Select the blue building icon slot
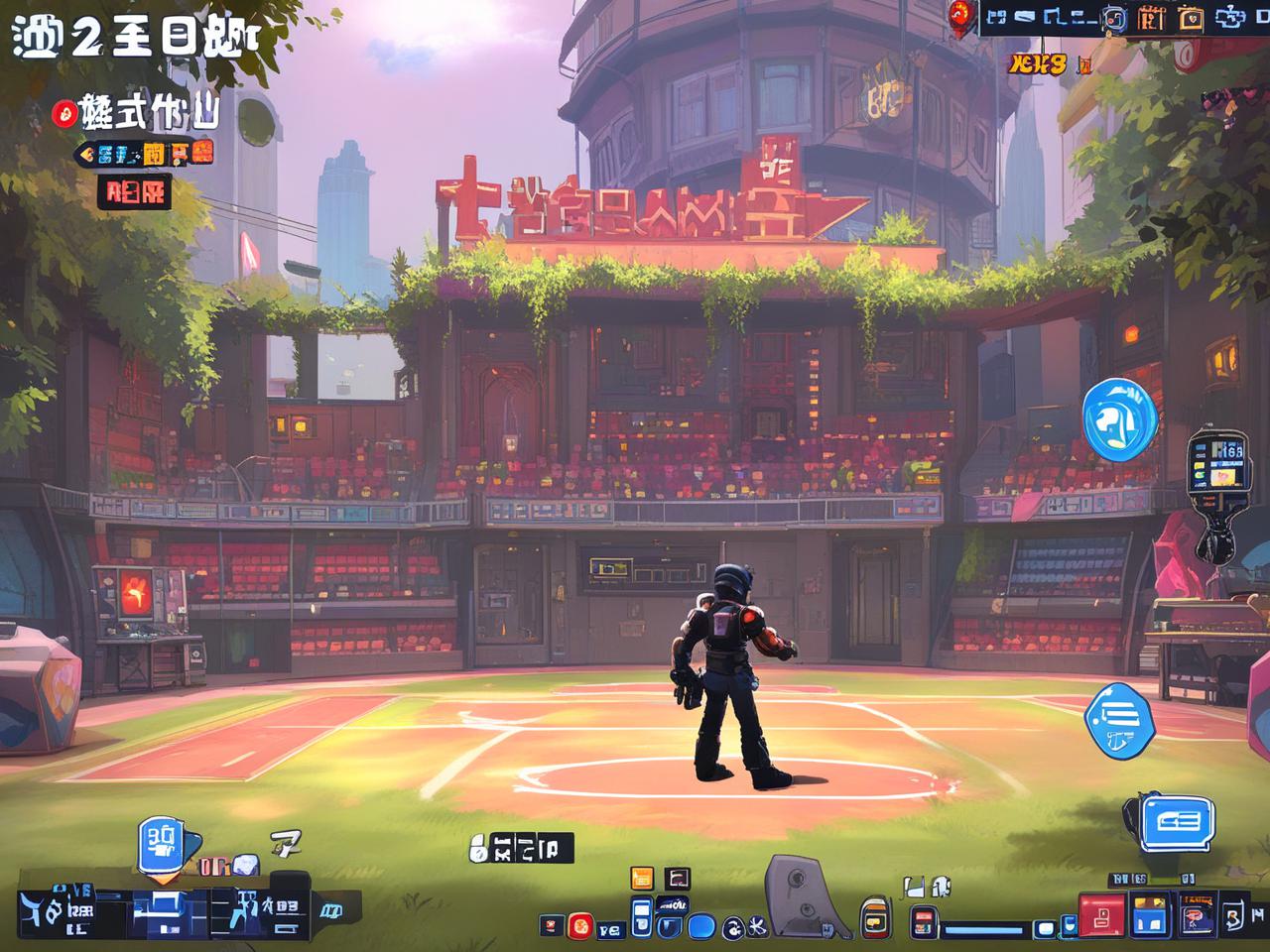Screen dimensions: 1270x952 point(1151,915)
